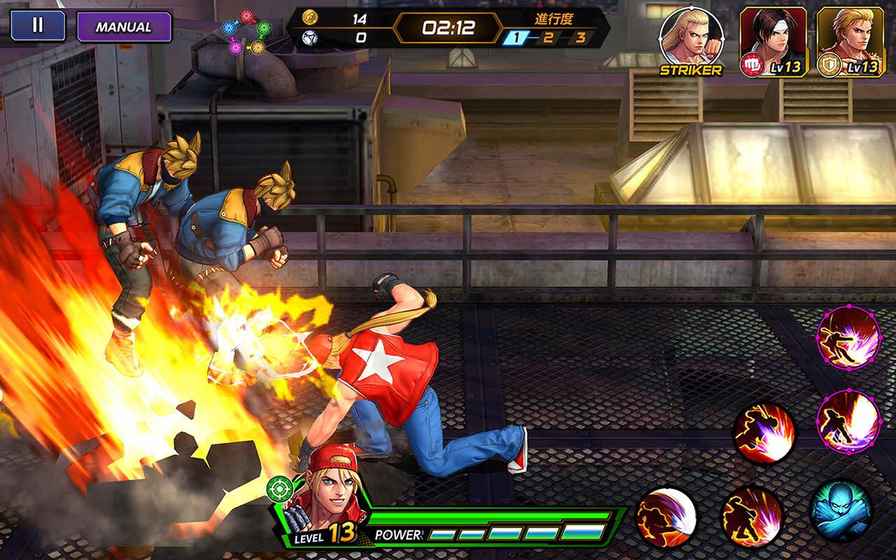The width and height of the screenshot is (896, 560).
Task: Tap the basic attack button beside the power bar
Action: point(666,517)
